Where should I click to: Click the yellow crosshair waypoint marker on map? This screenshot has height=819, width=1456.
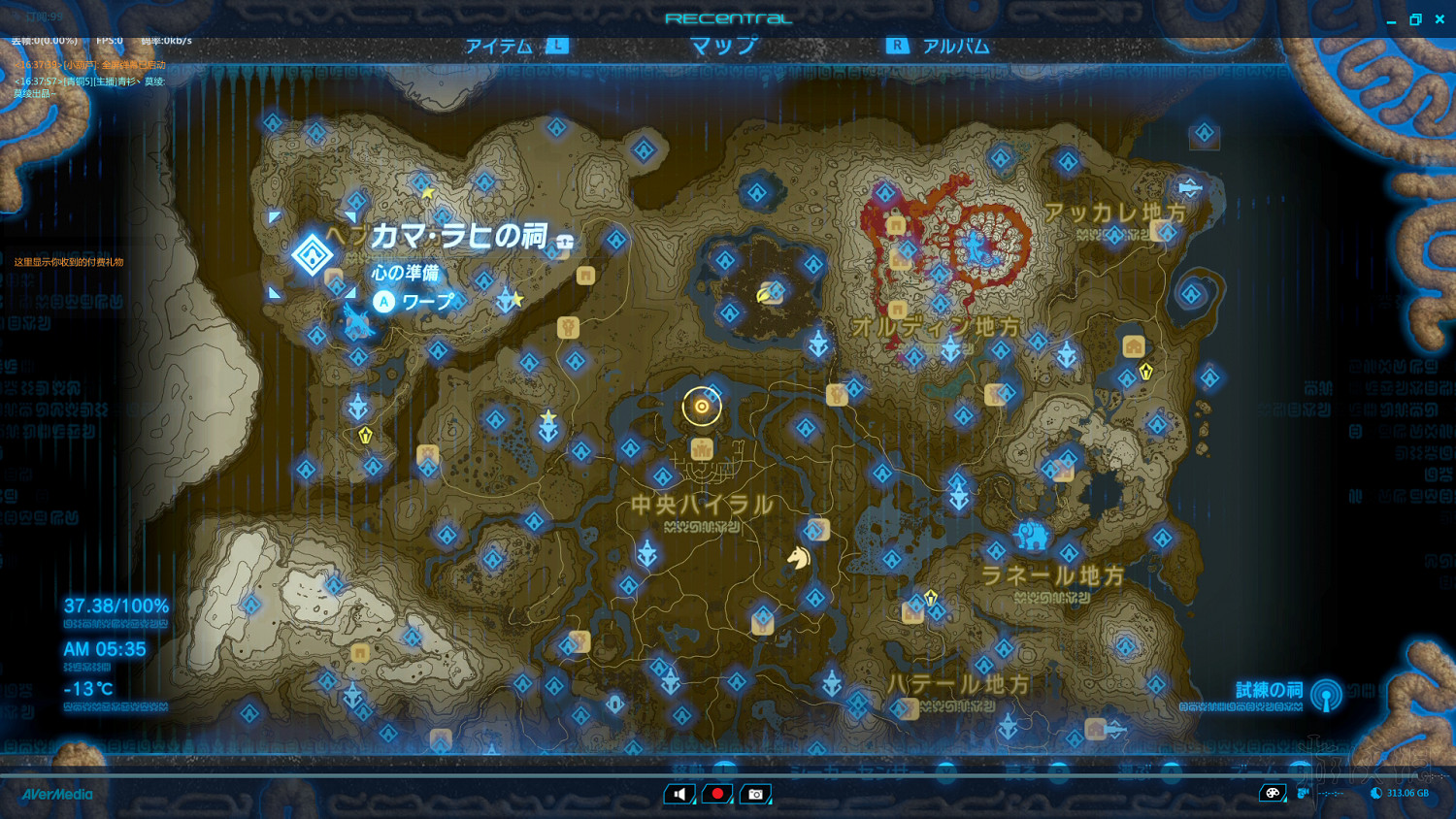701,406
